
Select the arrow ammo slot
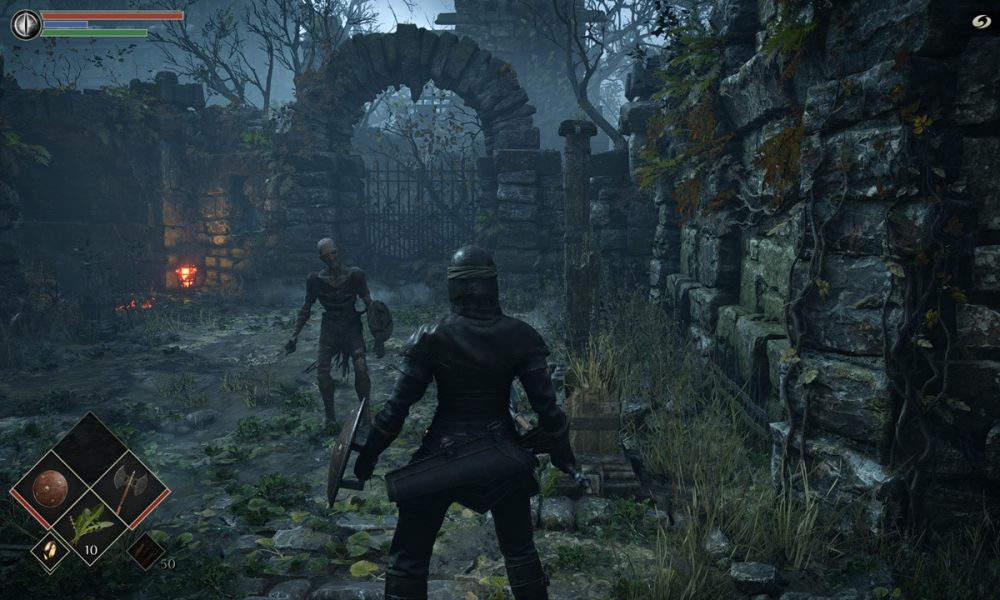[146, 551]
